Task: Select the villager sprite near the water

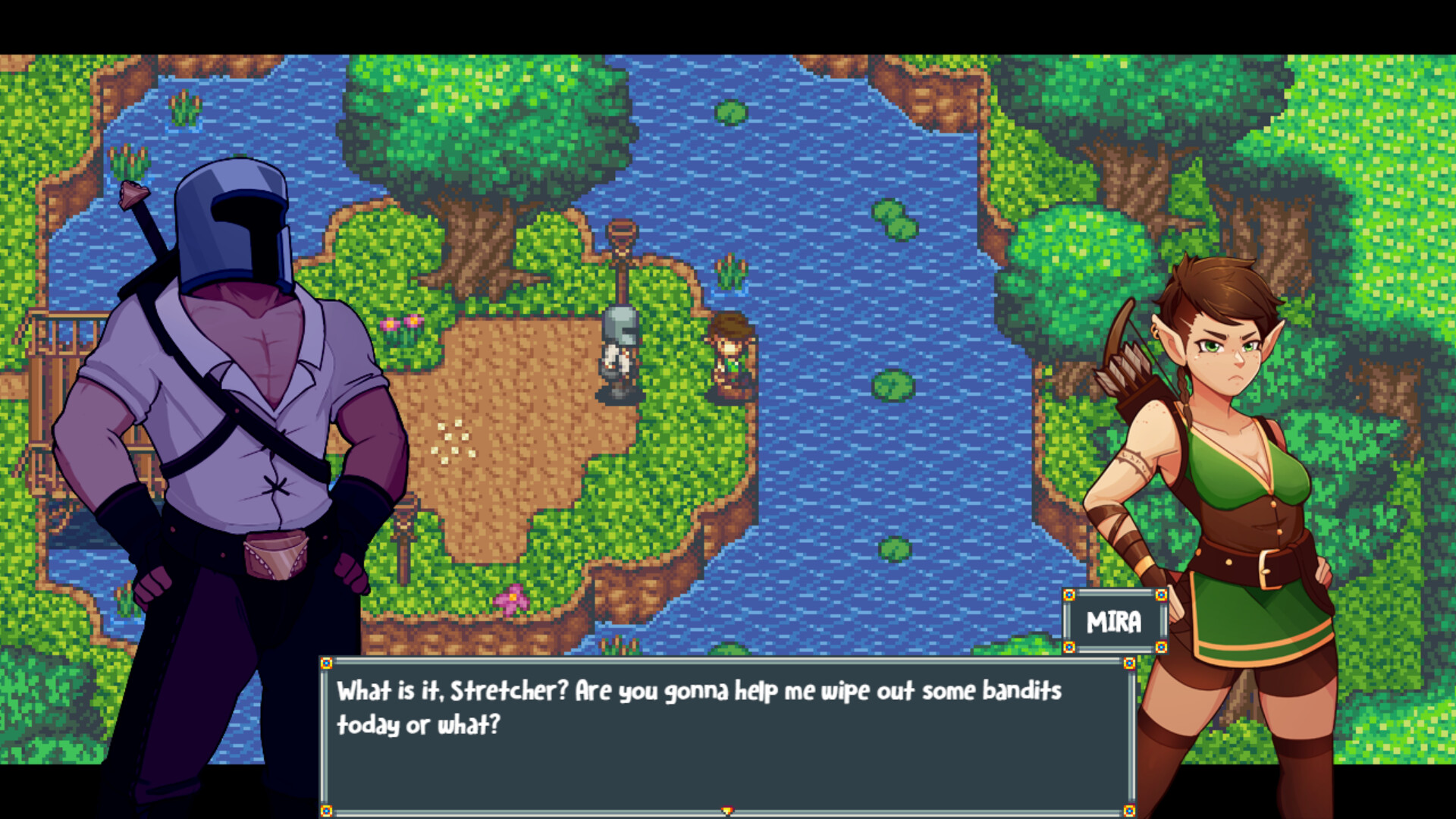Action: coord(730,349)
